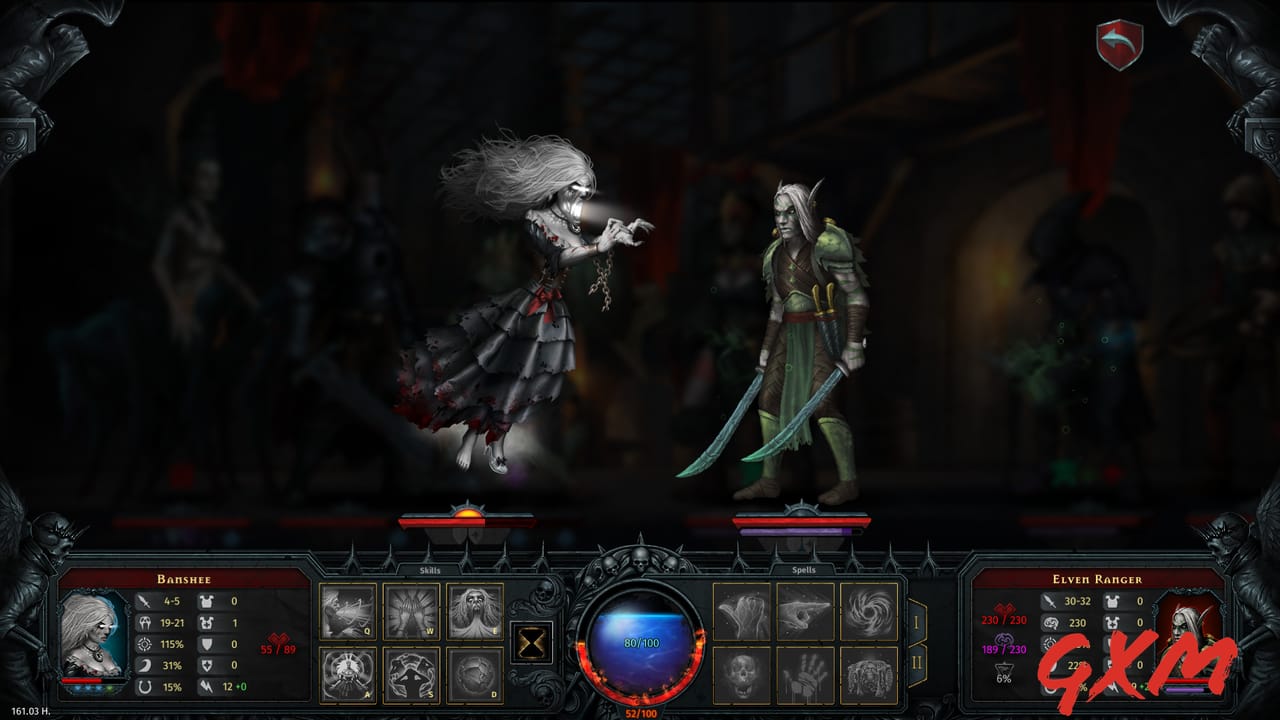Select spell page I tab

coord(917,620)
